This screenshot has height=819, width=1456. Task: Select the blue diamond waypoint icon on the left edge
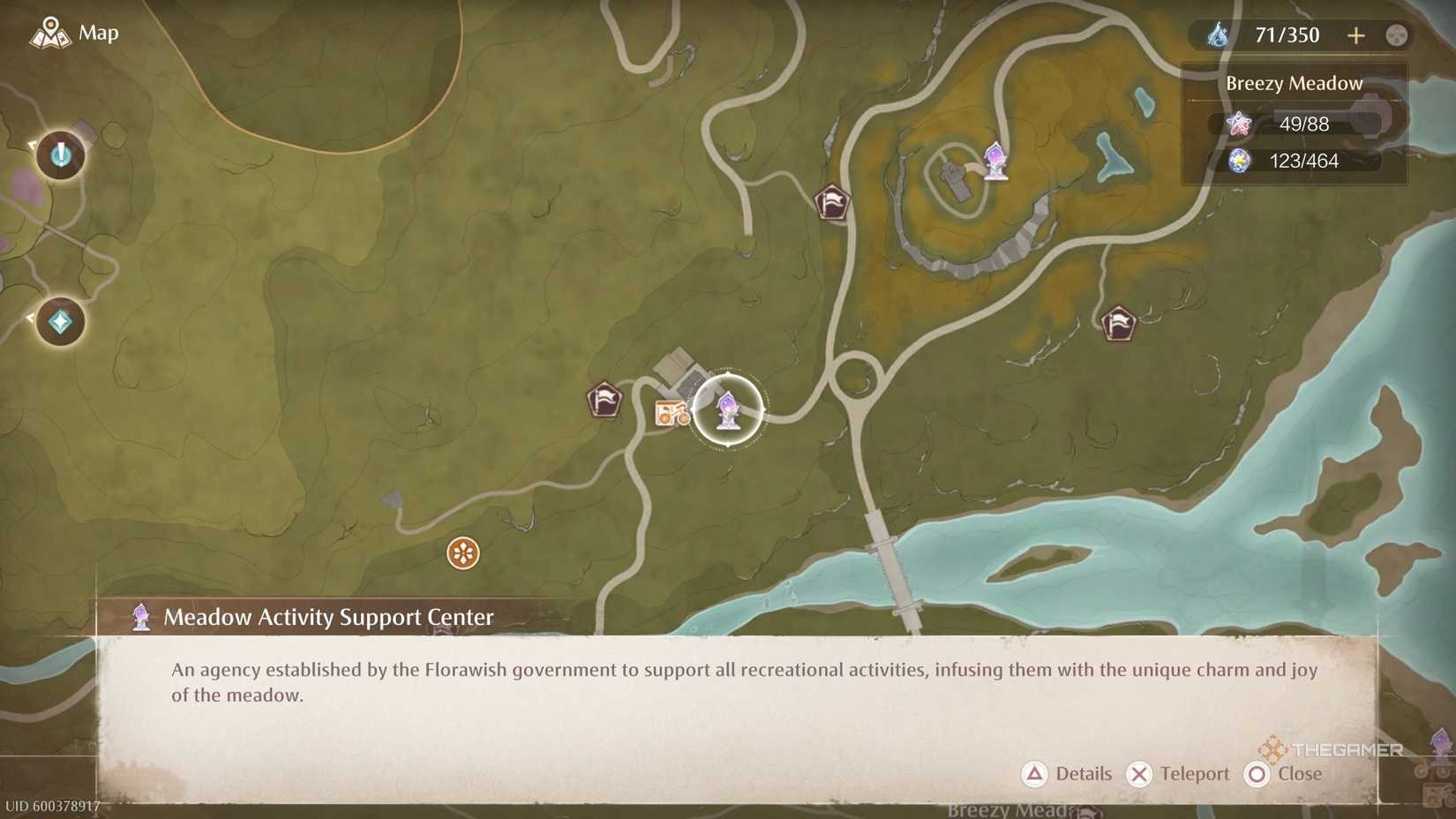click(x=58, y=321)
